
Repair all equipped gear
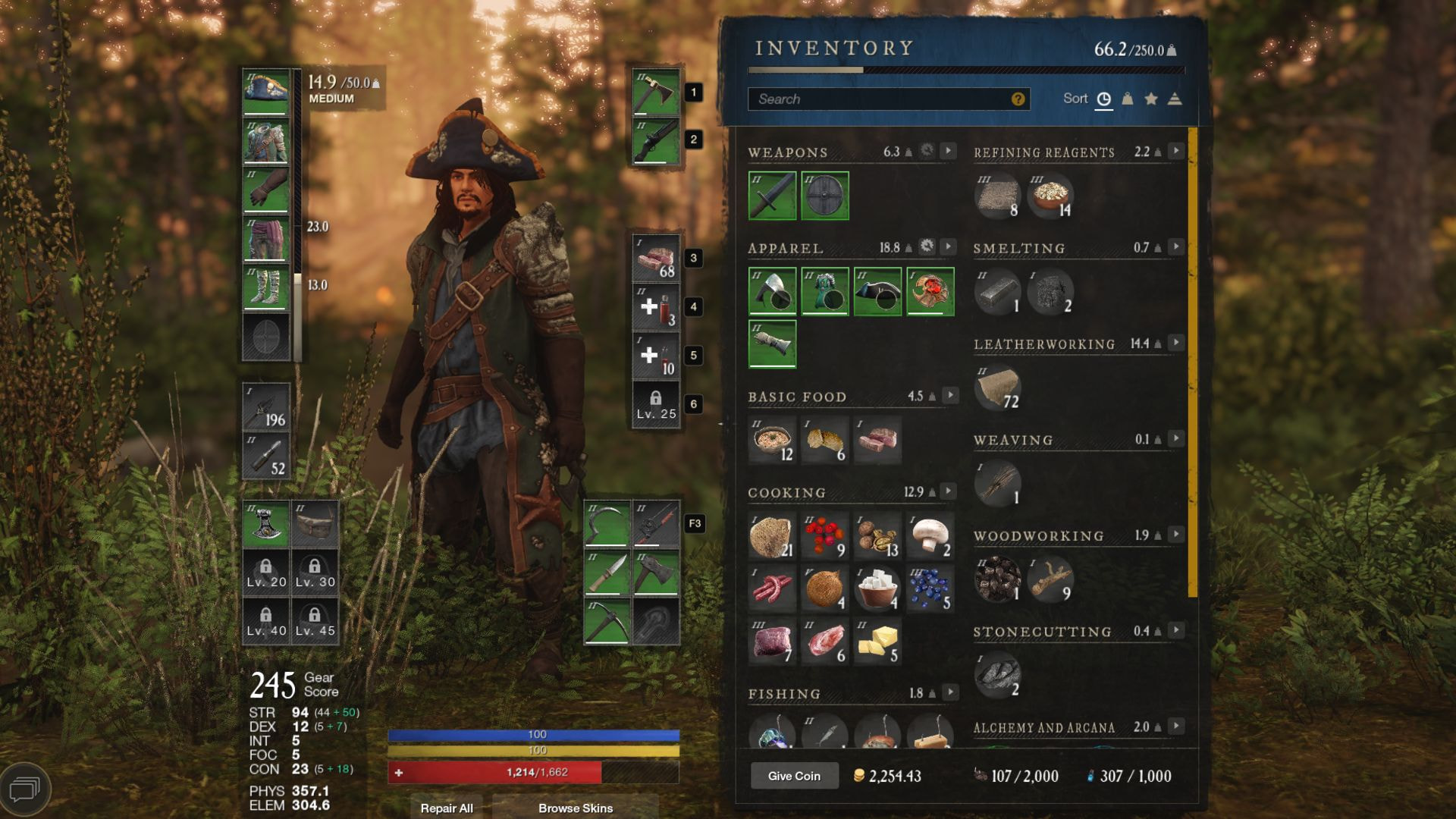click(447, 808)
